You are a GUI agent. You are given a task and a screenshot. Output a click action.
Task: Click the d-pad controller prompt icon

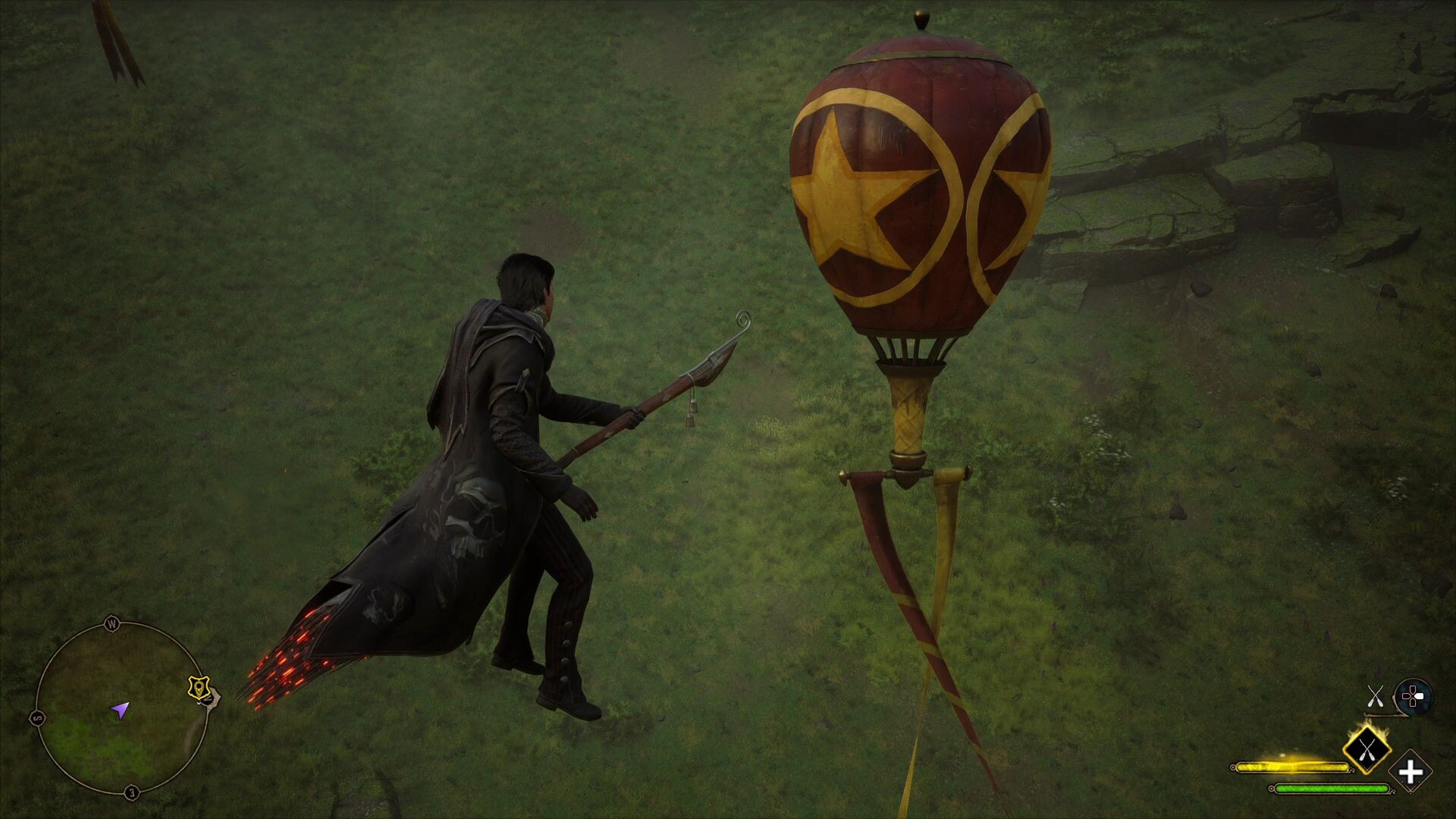point(1413,695)
